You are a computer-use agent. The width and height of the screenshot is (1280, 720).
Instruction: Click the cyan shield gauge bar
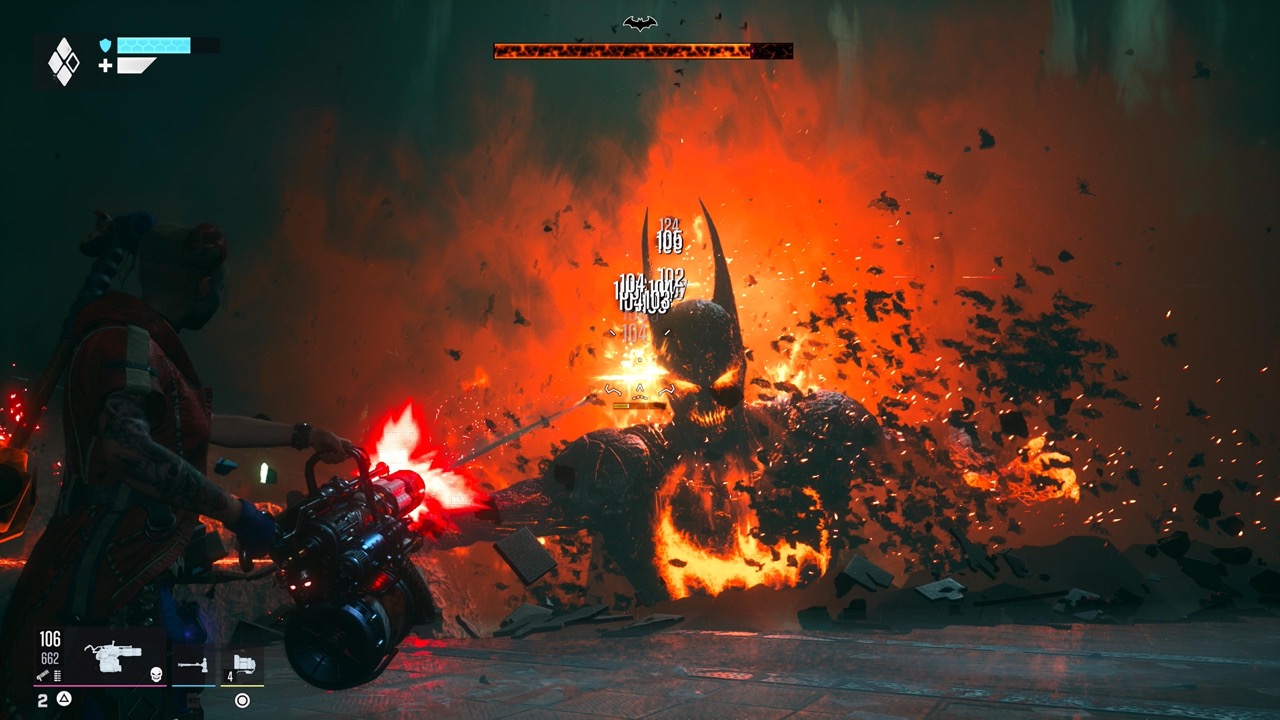pyautogui.click(x=155, y=45)
